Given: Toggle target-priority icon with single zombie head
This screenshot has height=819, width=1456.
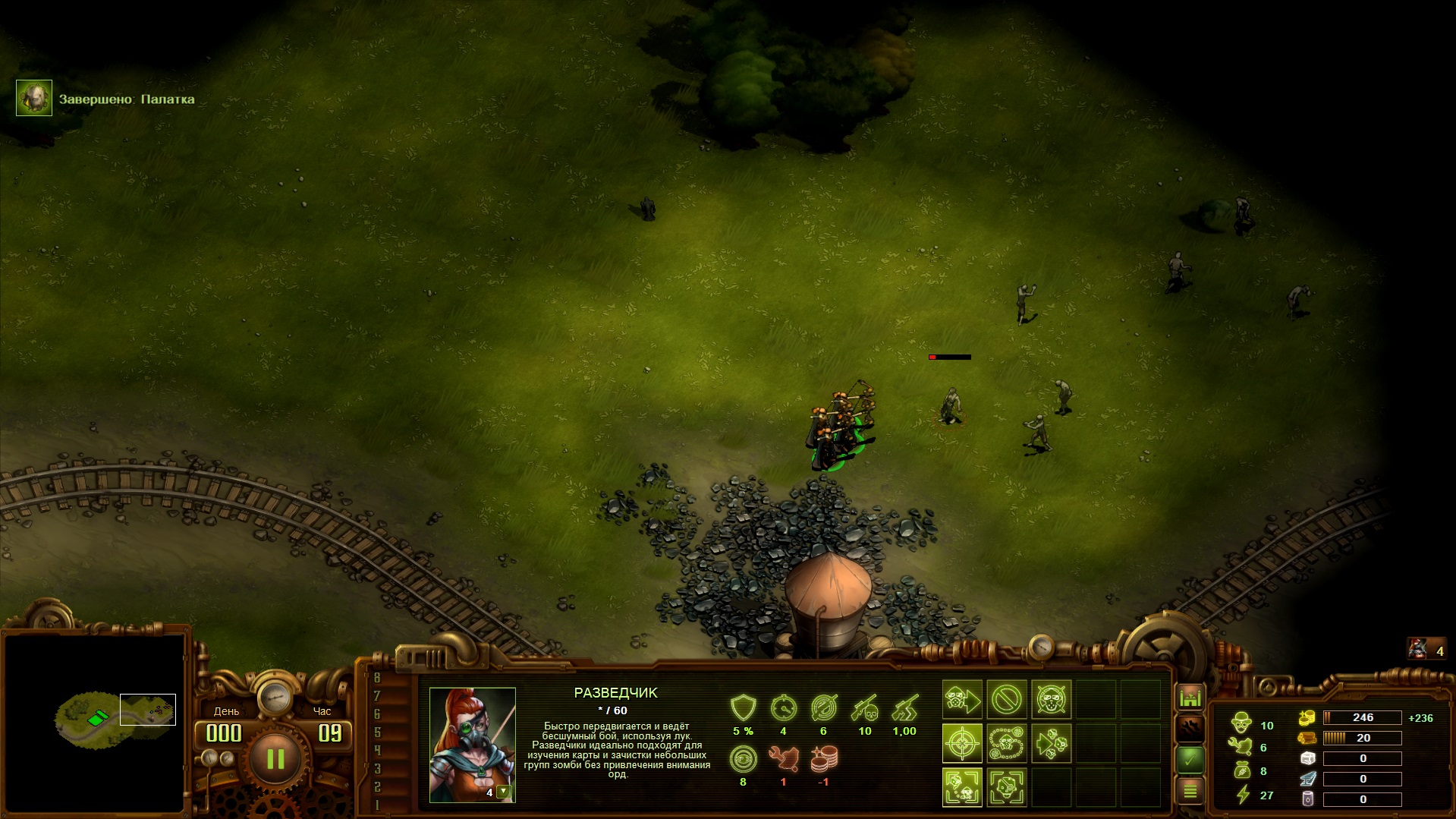Looking at the screenshot, I should (x=1006, y=787).
